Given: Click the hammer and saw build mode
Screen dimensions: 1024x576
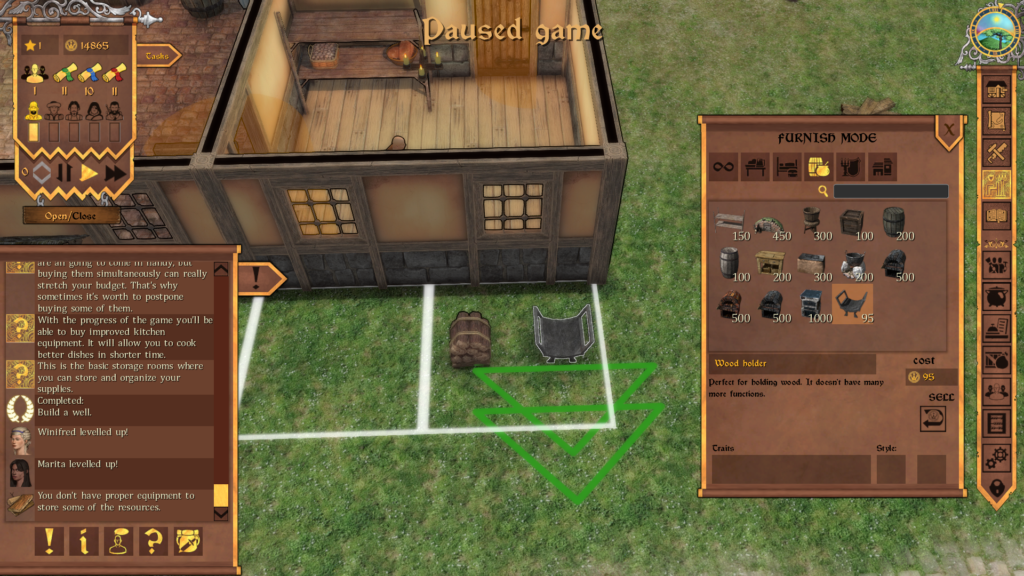Looking at the screenshot, I should pyautogui.click(x=996, y=152).
